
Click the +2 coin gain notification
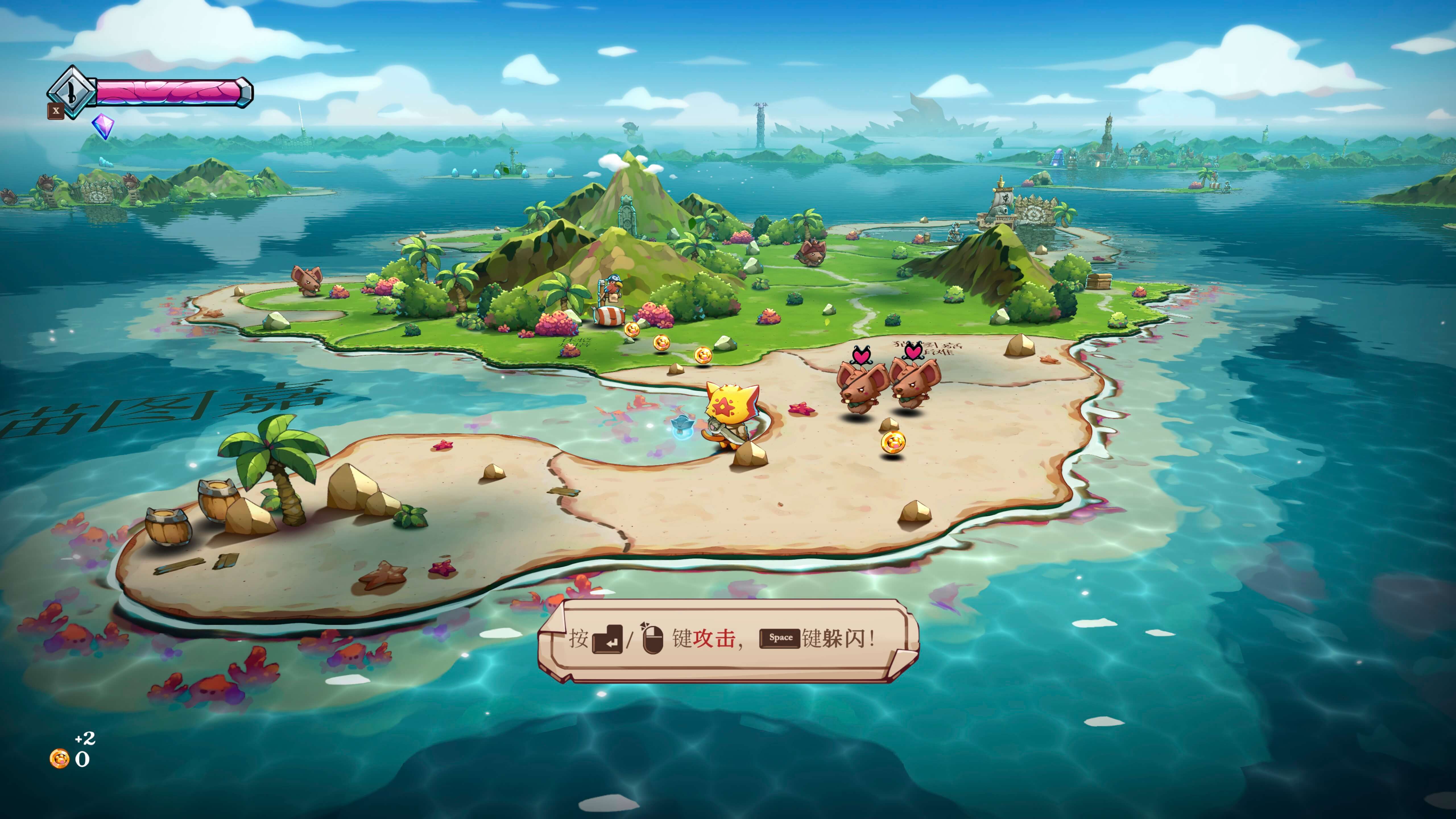[85, 739]
